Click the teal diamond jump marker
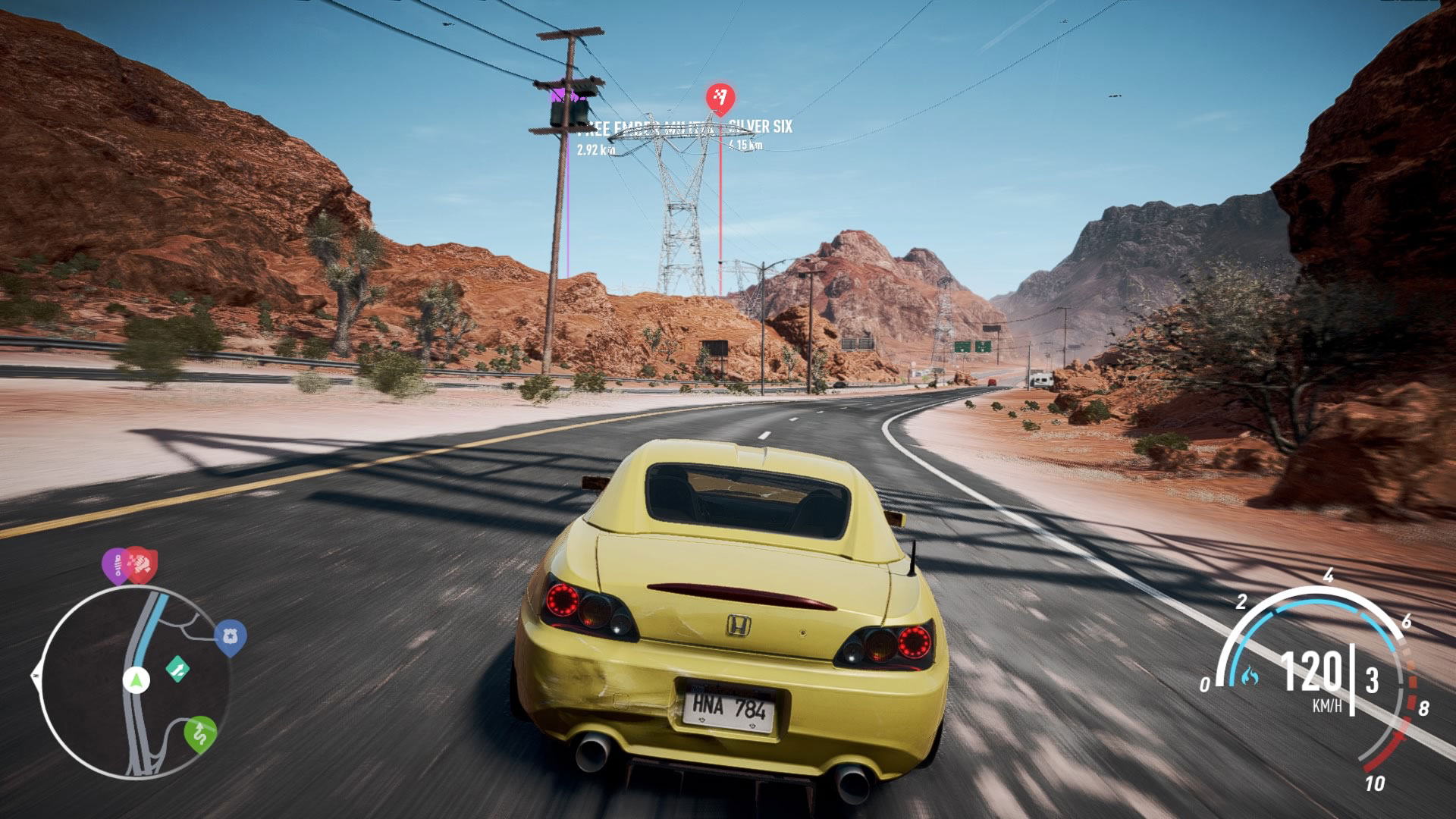Screen dimensions: 1456x819 click(178, 670)
